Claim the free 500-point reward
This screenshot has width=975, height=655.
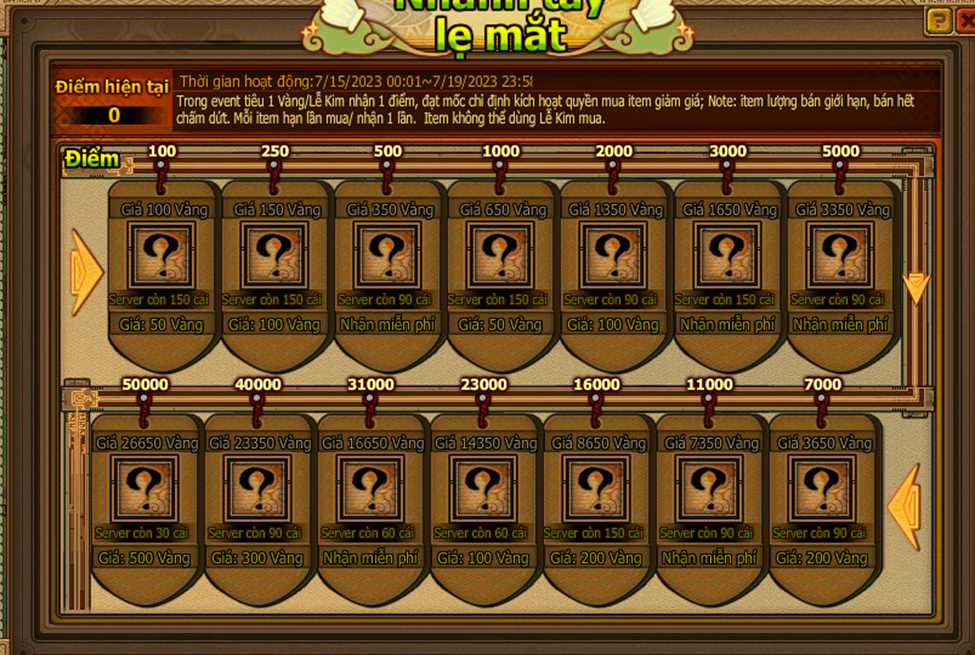[388, 325]
